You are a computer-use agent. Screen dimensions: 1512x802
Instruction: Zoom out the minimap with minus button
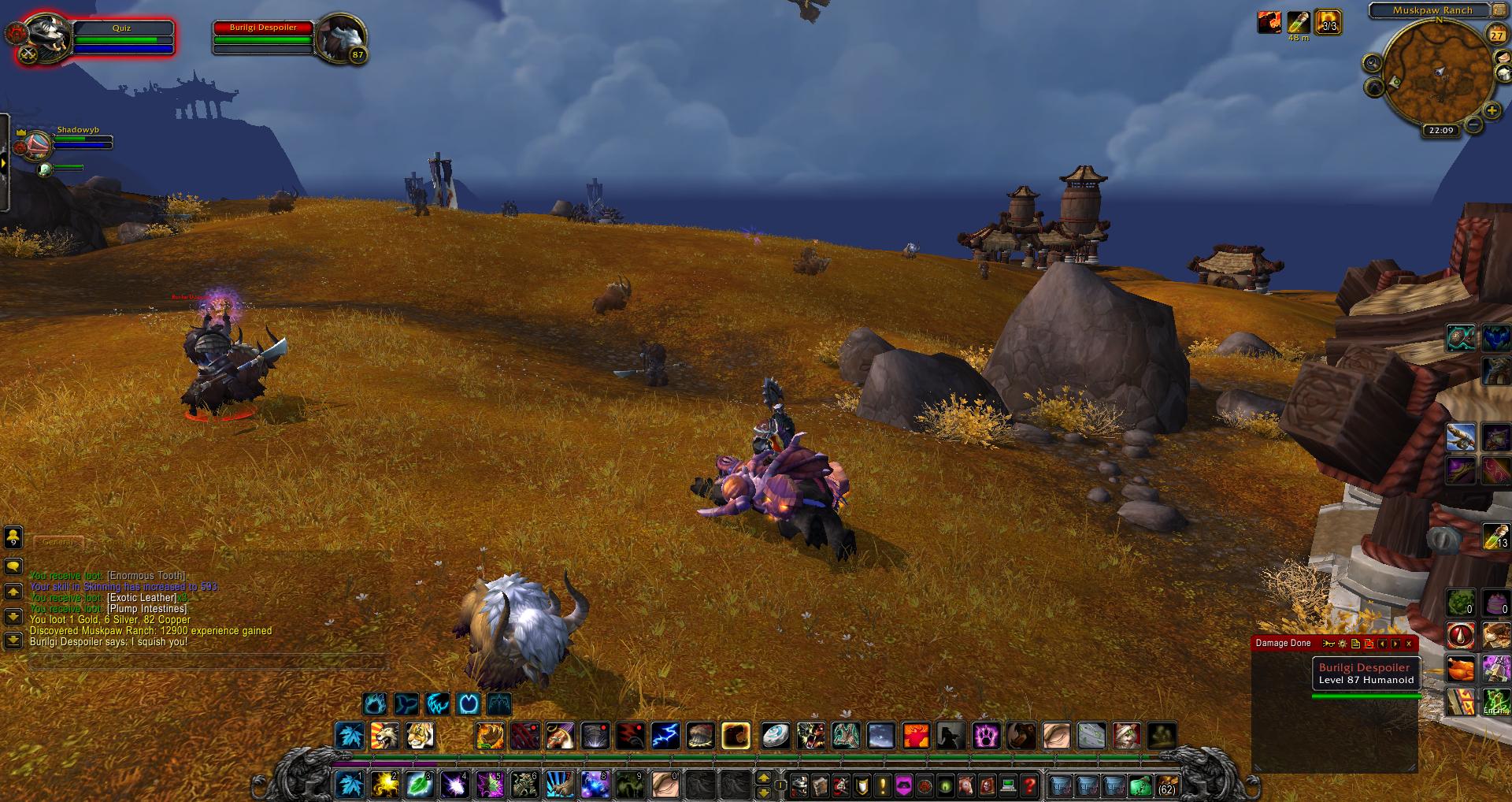[x=1473, y=124]
